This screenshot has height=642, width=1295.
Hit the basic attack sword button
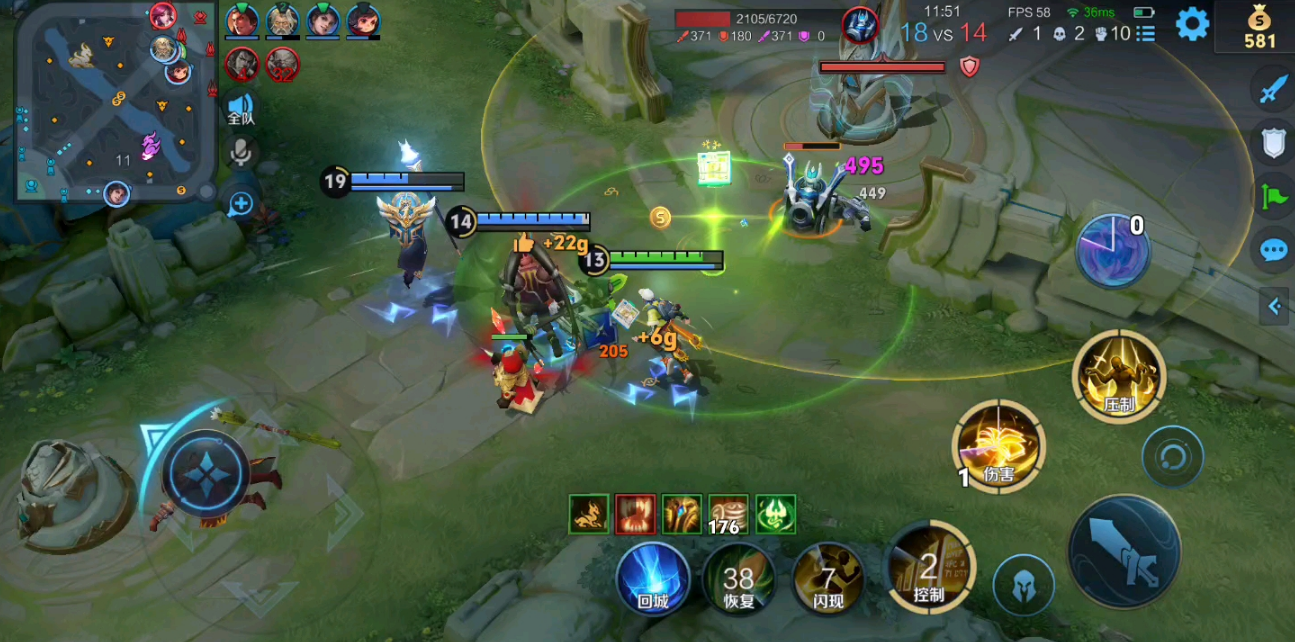[1124, 552]
